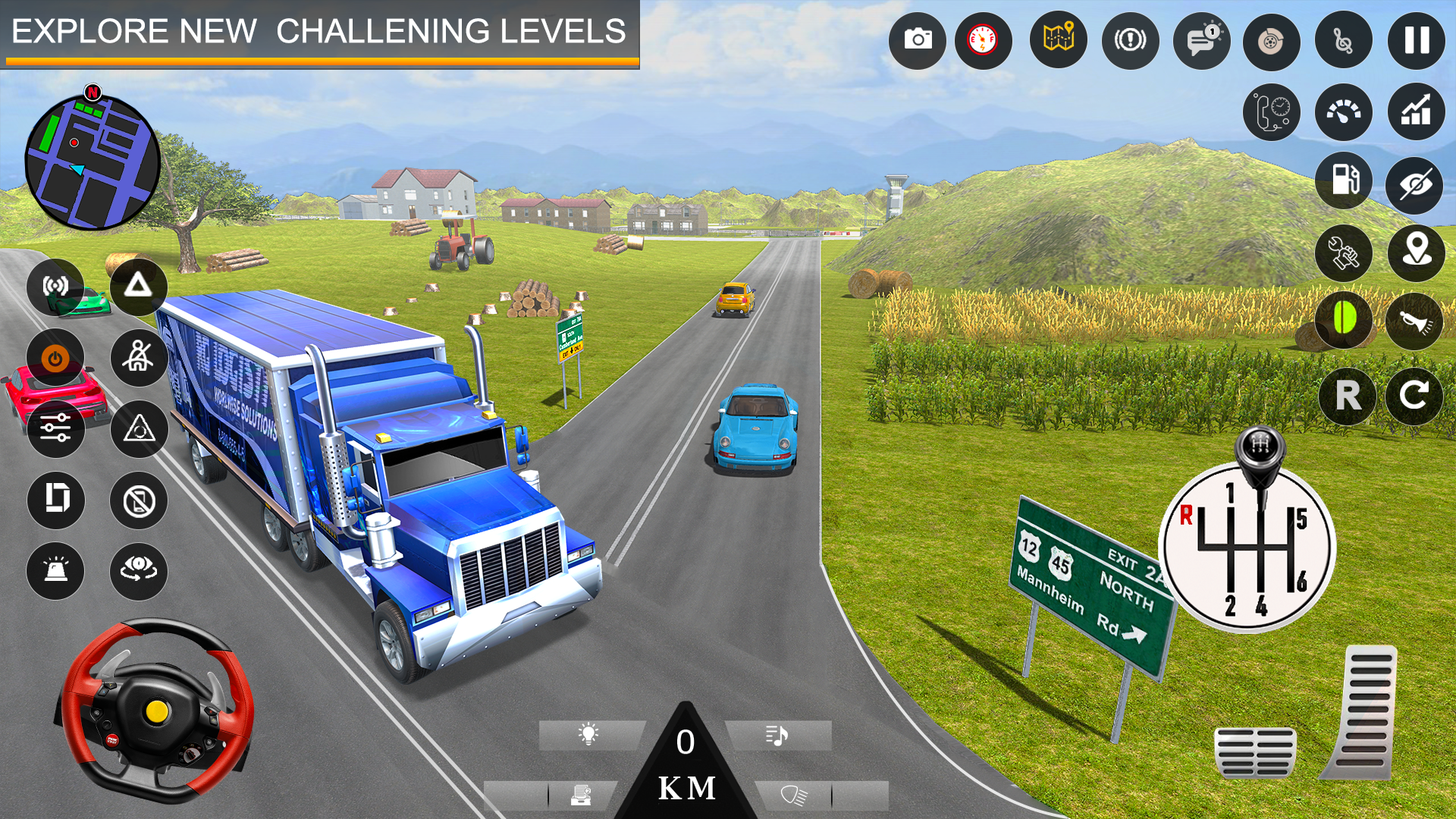Open the speedometer gauge icon
The height and width of the screenshot is (819, 1456).
coord(1343,112)
